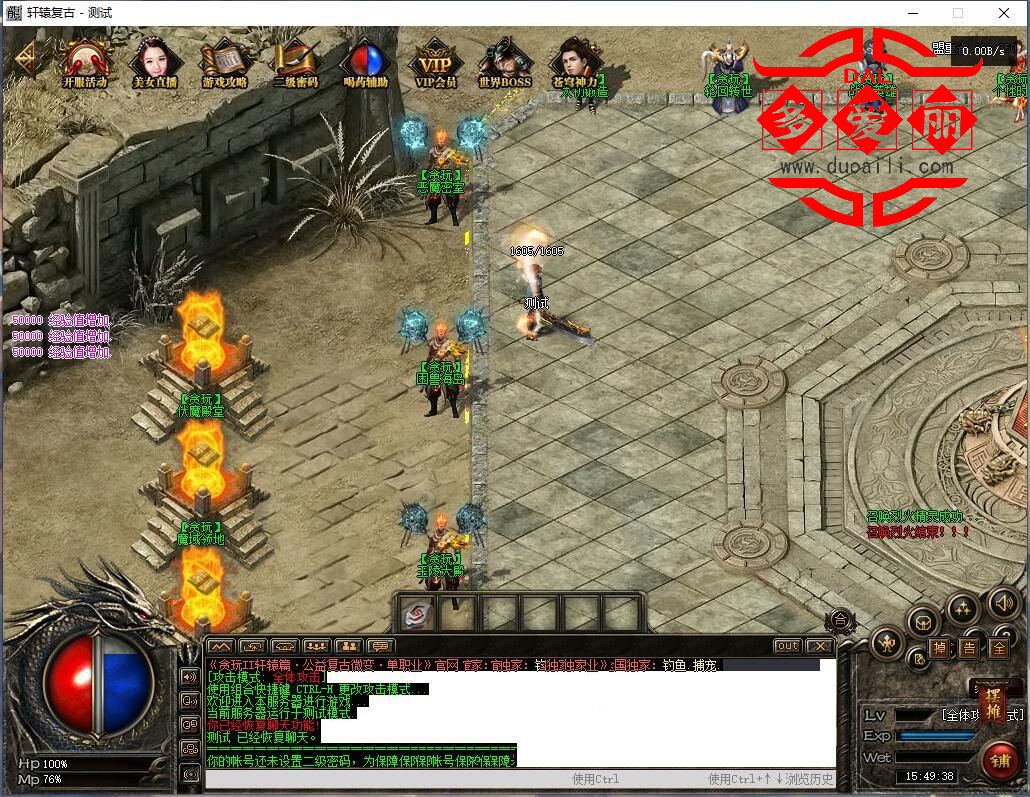The image size is (1030, 797).
Task: Toggle the round speaker sound button
Action: pyautogui.click(x=1002, y=603)
